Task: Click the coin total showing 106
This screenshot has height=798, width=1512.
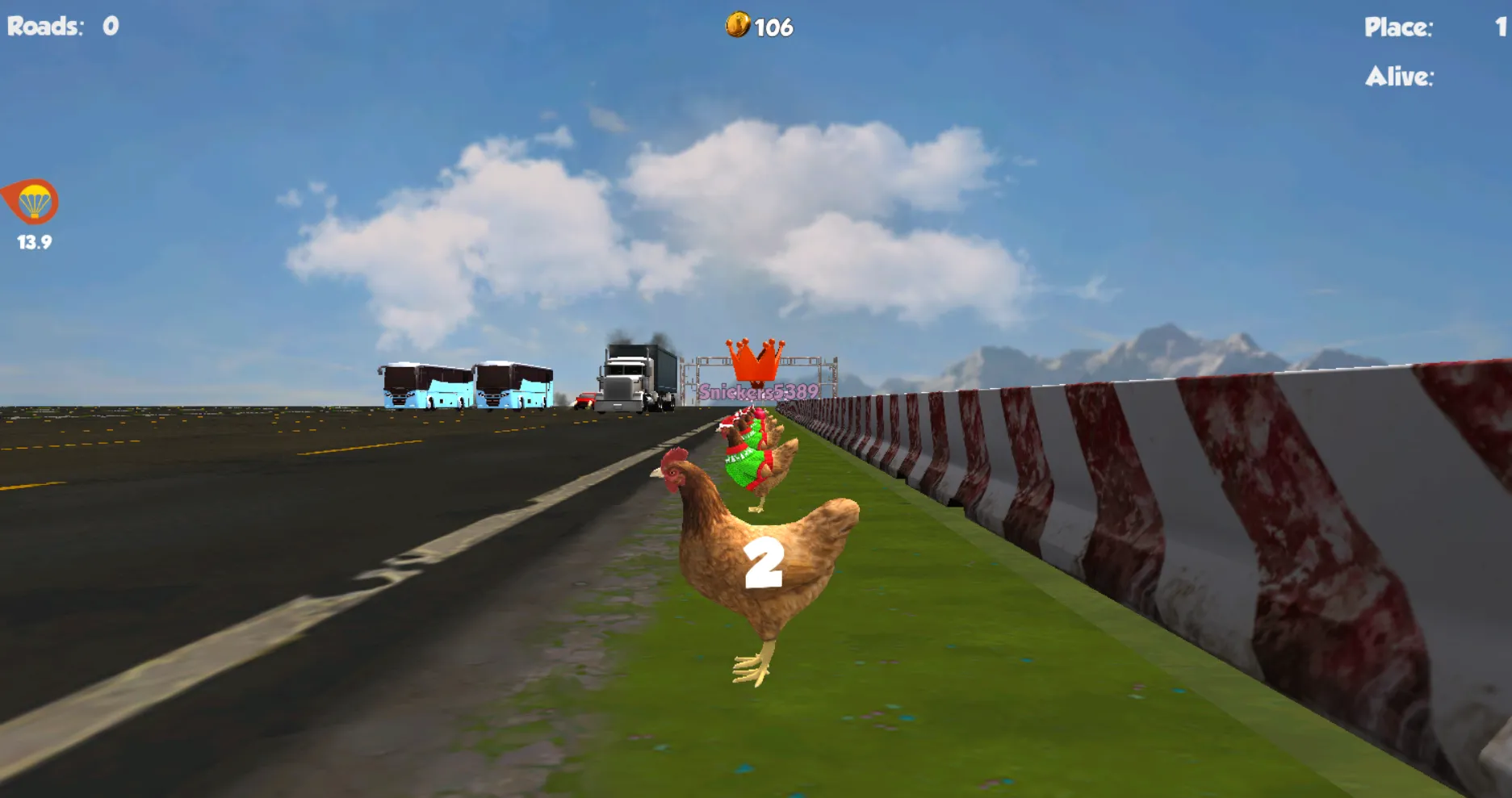Action: click(772, 25)
